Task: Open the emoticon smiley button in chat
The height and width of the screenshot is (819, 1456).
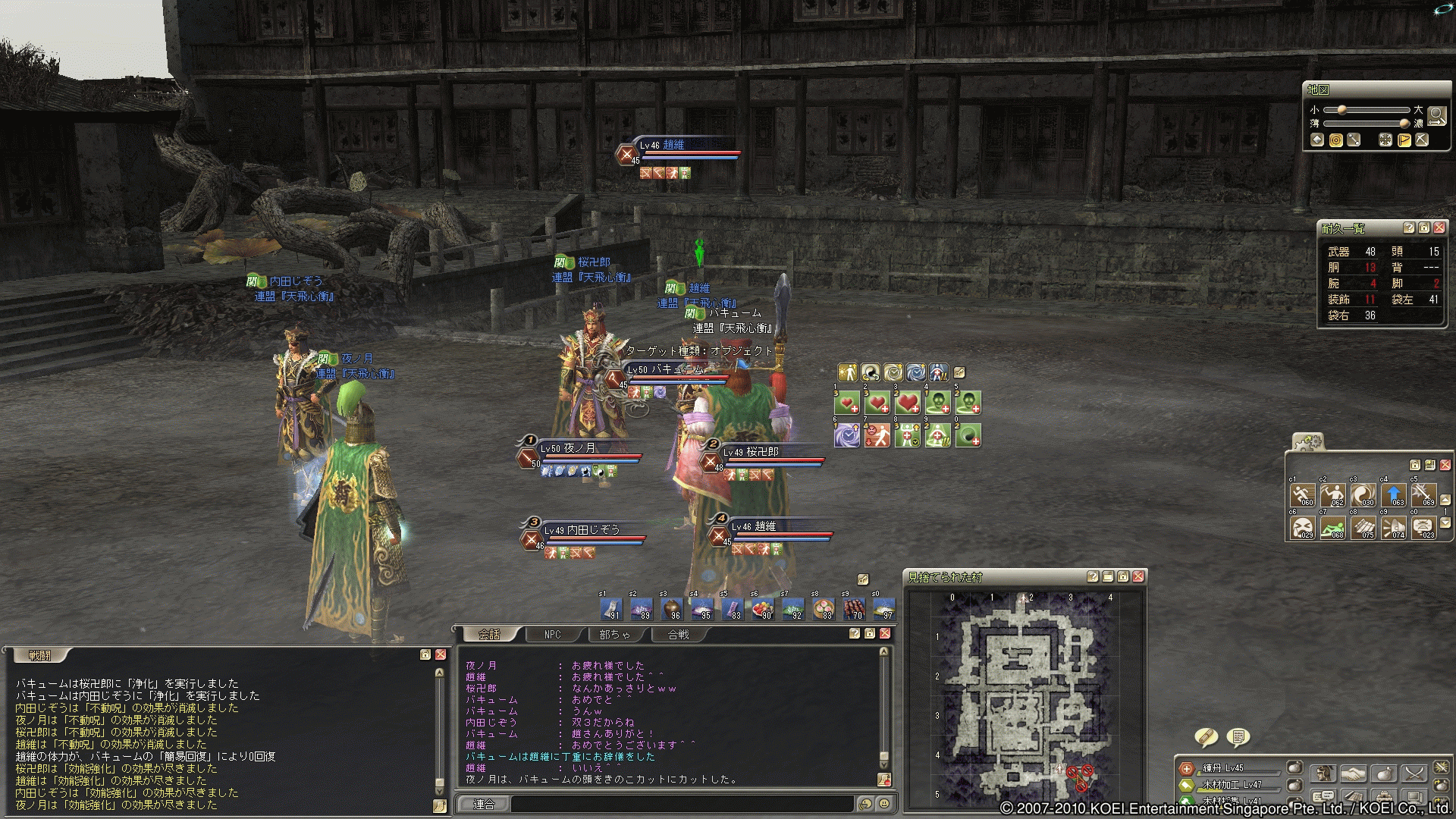Action: point(884,804)
